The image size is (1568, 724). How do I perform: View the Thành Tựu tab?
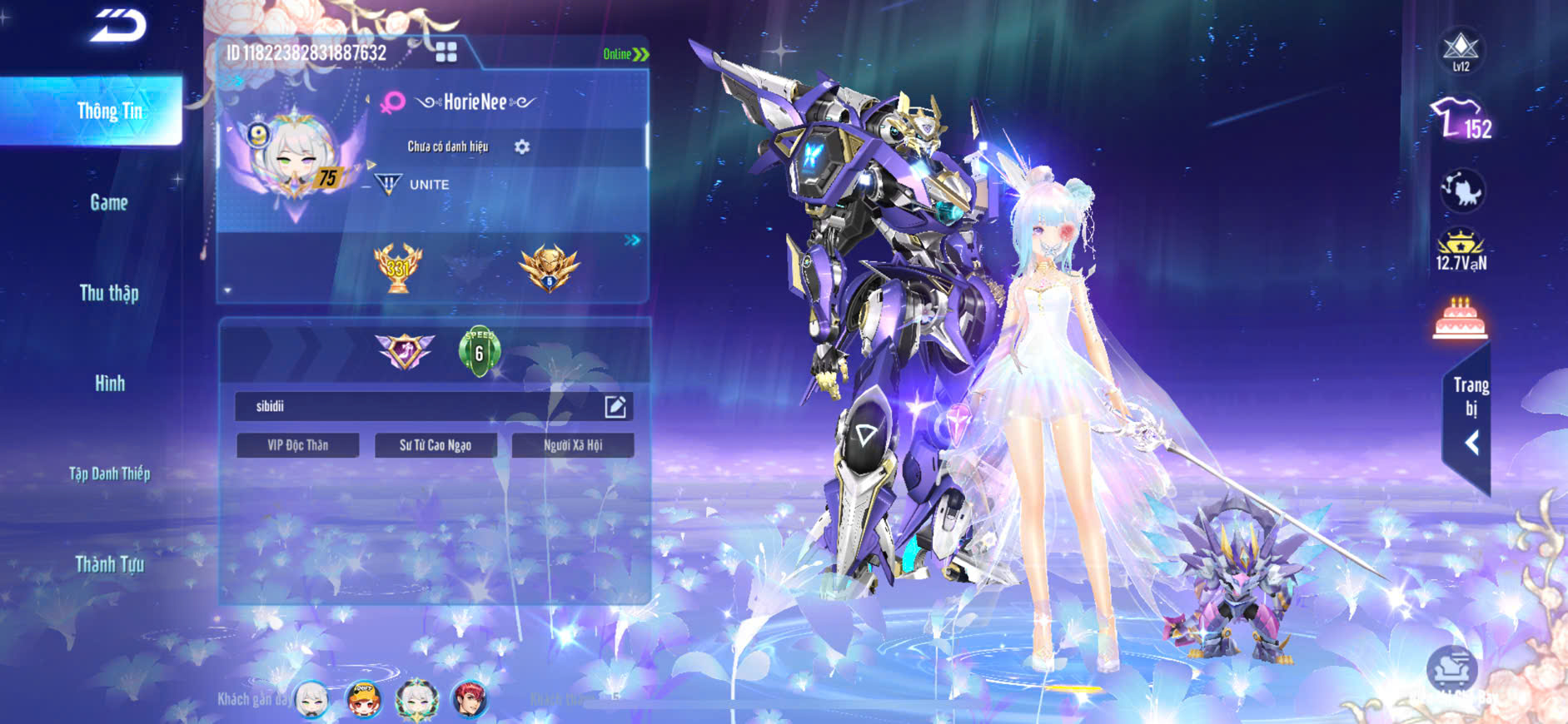point(109,564)
